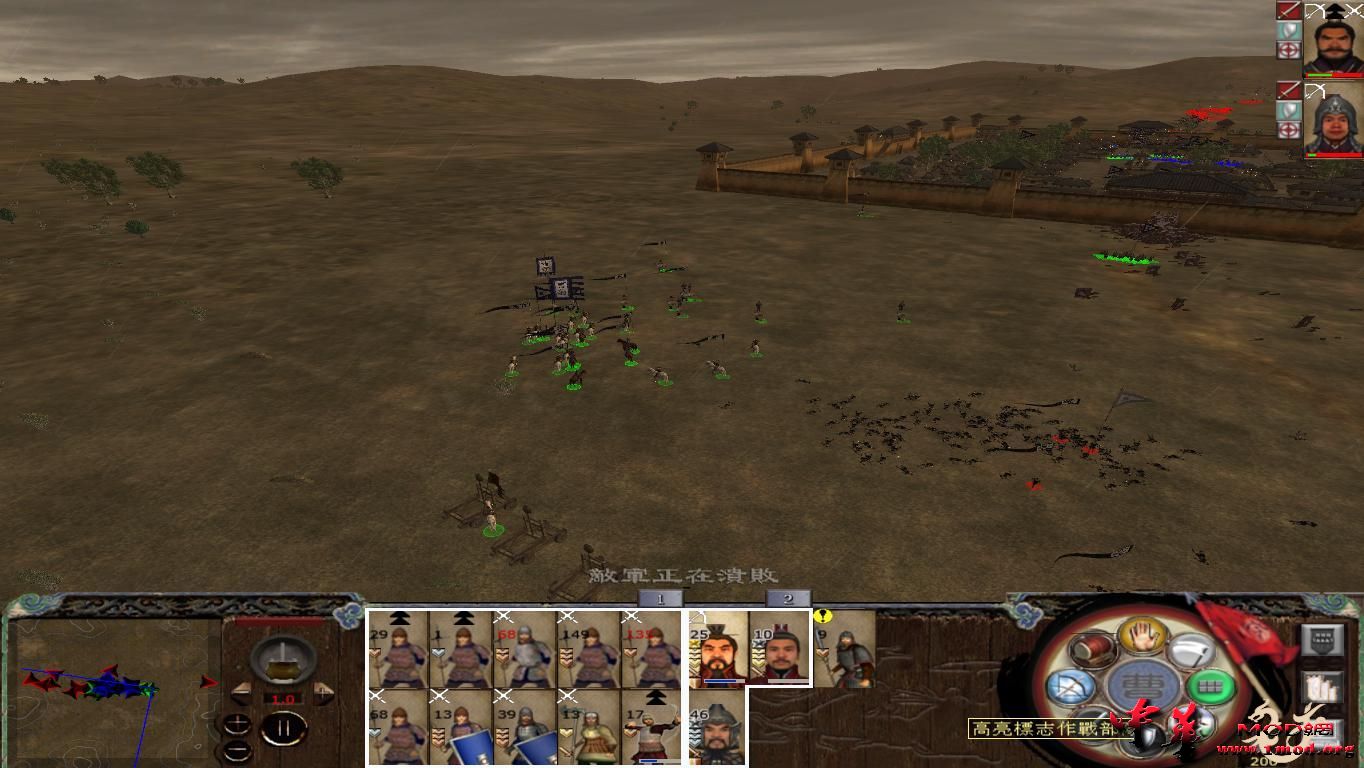Decrease game speed with the left arrow stepper
The width and height of the screenshot is (1364, 768).
[241, 693]
